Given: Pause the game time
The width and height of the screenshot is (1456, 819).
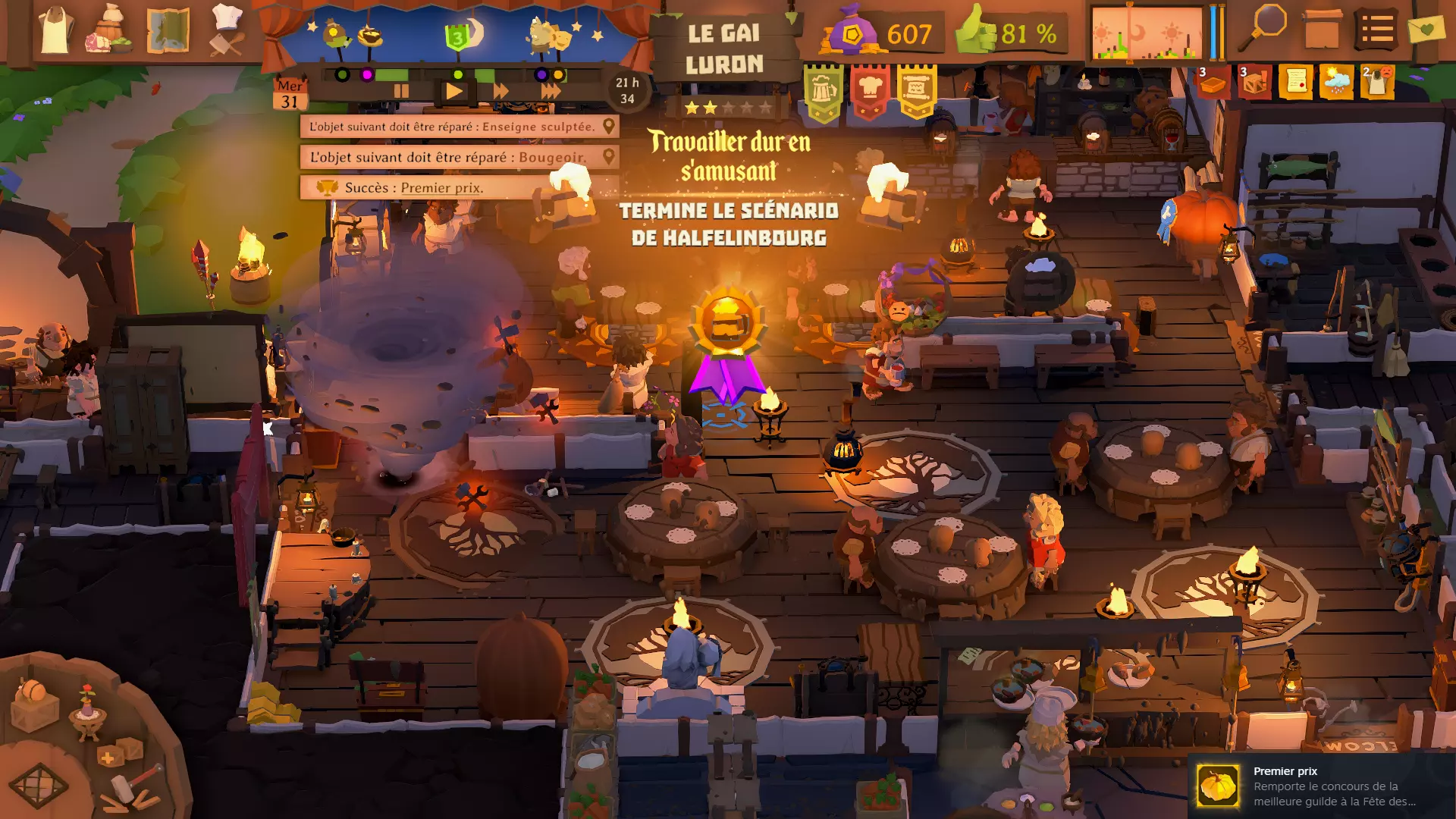Looking at the screenshot, I should tap(401, 92).
